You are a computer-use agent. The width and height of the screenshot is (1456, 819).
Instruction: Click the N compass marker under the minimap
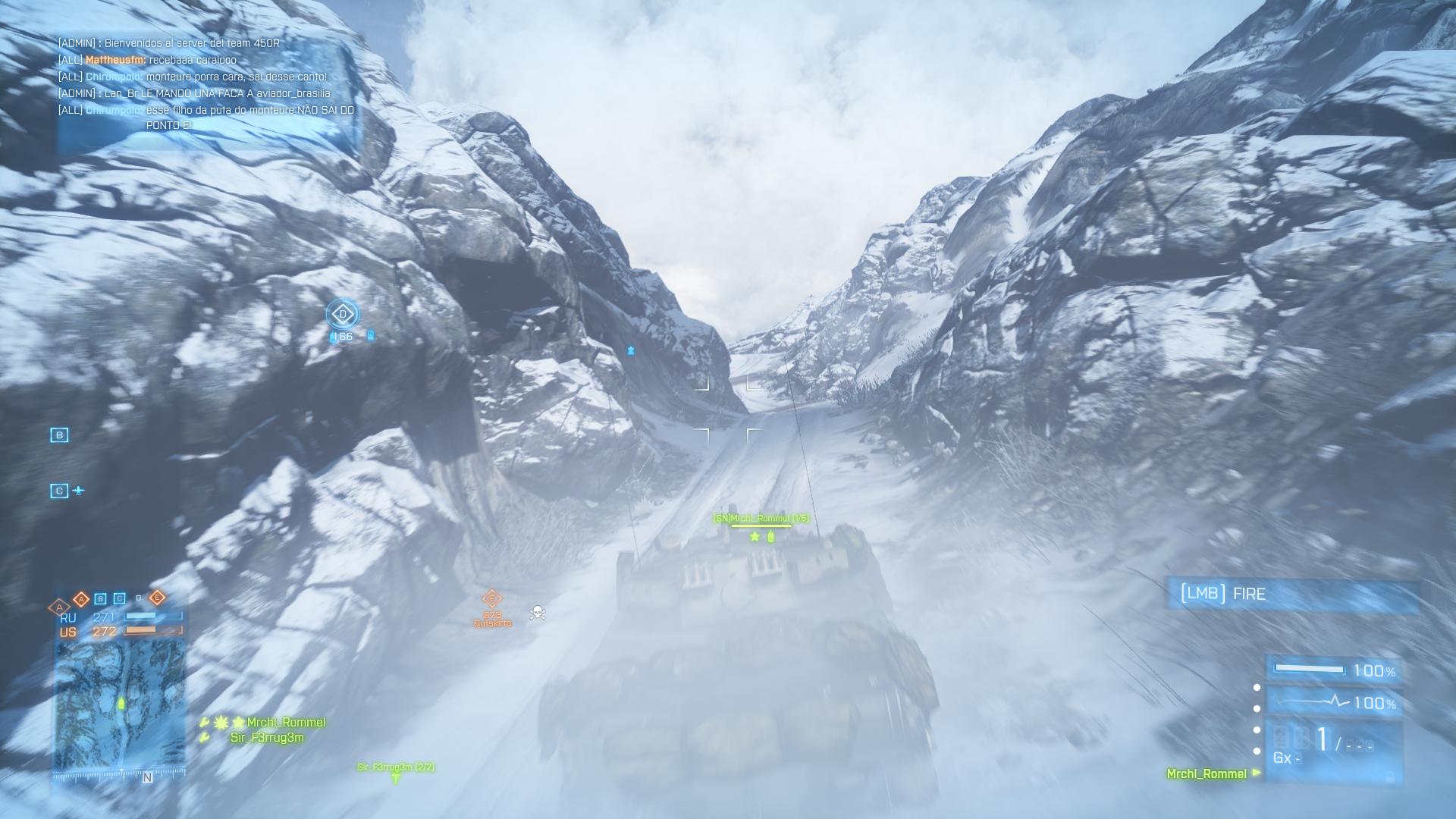click(x=147, y=777)
